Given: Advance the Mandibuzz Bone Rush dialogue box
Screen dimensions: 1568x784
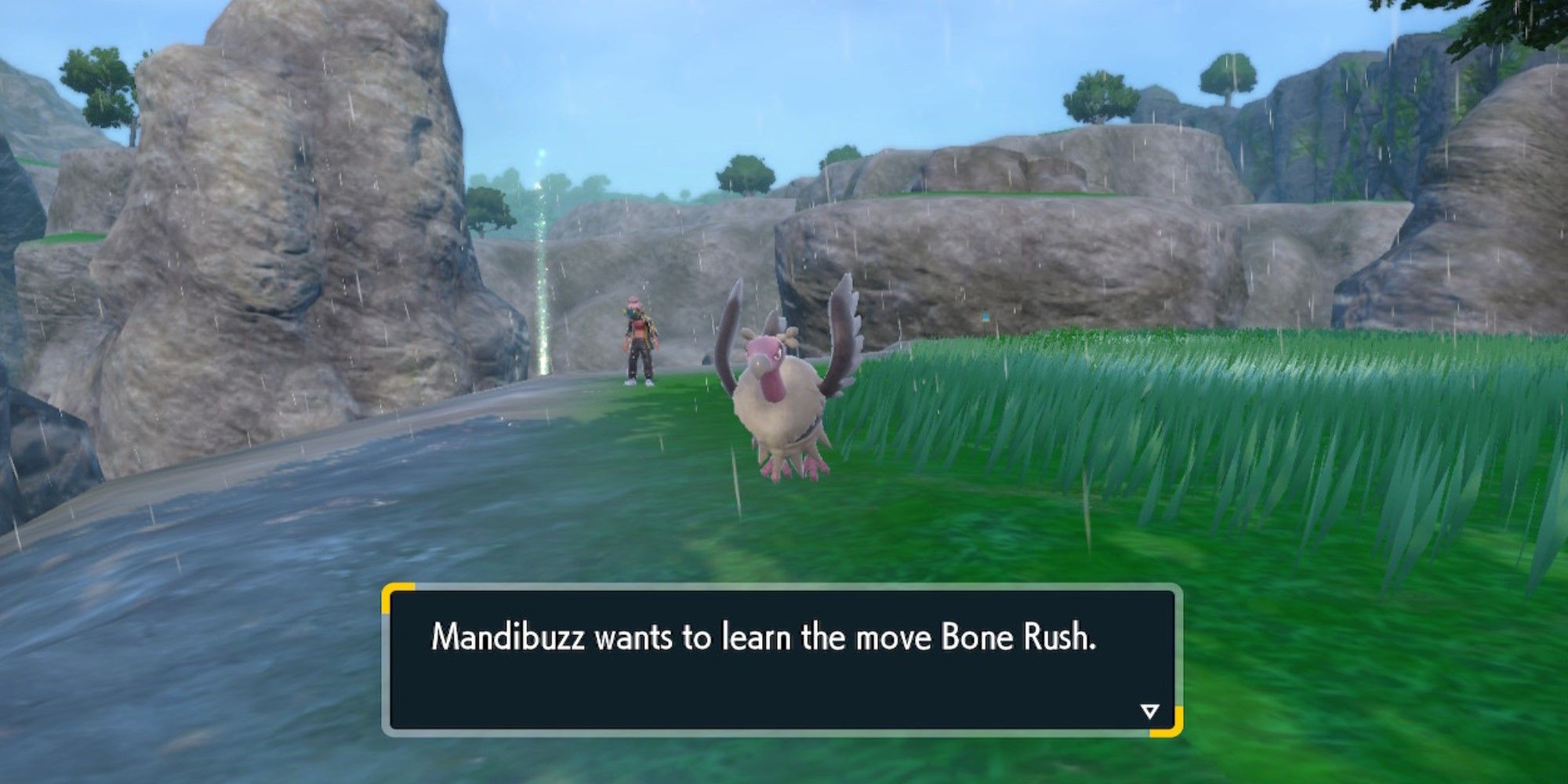Looking at the screenshot, I should (782, 659).
